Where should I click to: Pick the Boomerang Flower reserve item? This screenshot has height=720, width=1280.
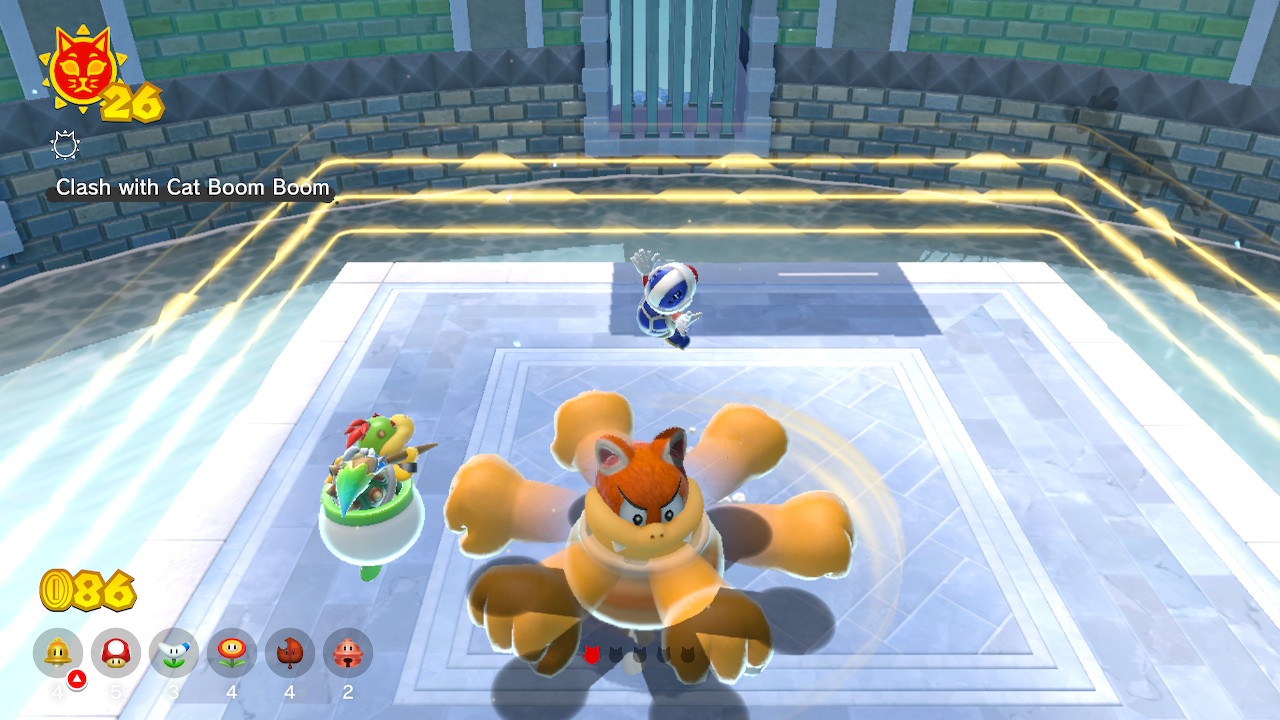(x=174, y=653)
